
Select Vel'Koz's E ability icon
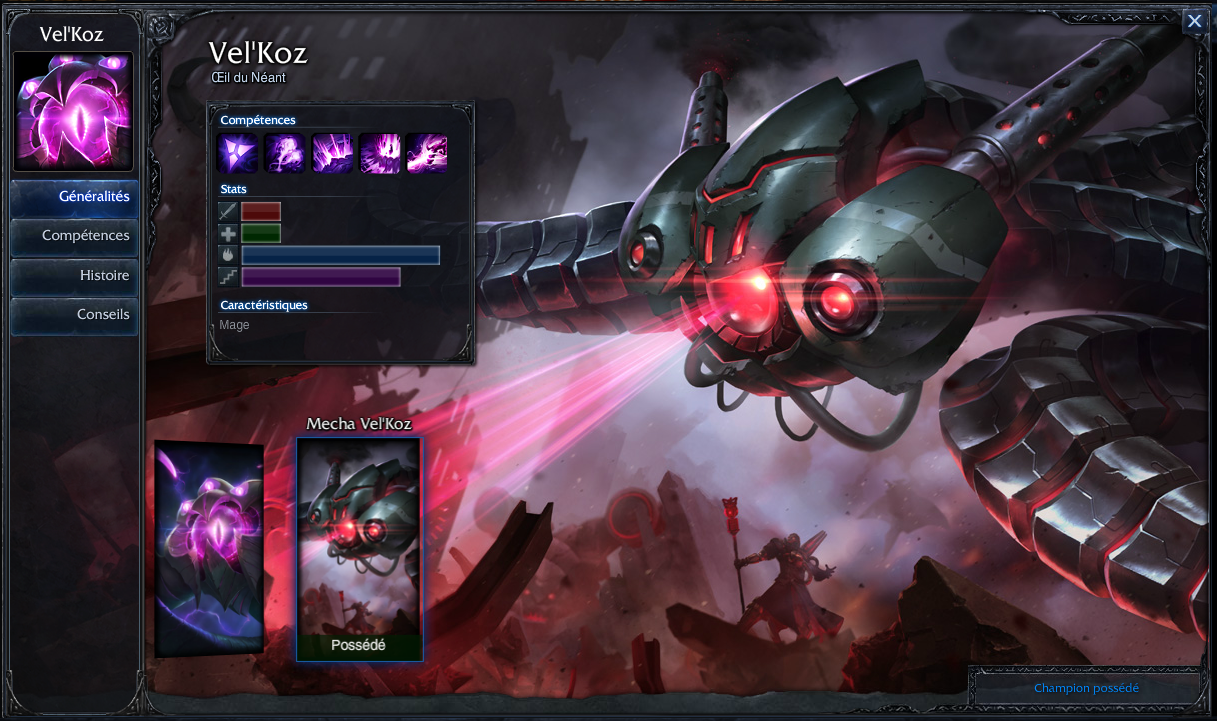[x=379, y=154]
